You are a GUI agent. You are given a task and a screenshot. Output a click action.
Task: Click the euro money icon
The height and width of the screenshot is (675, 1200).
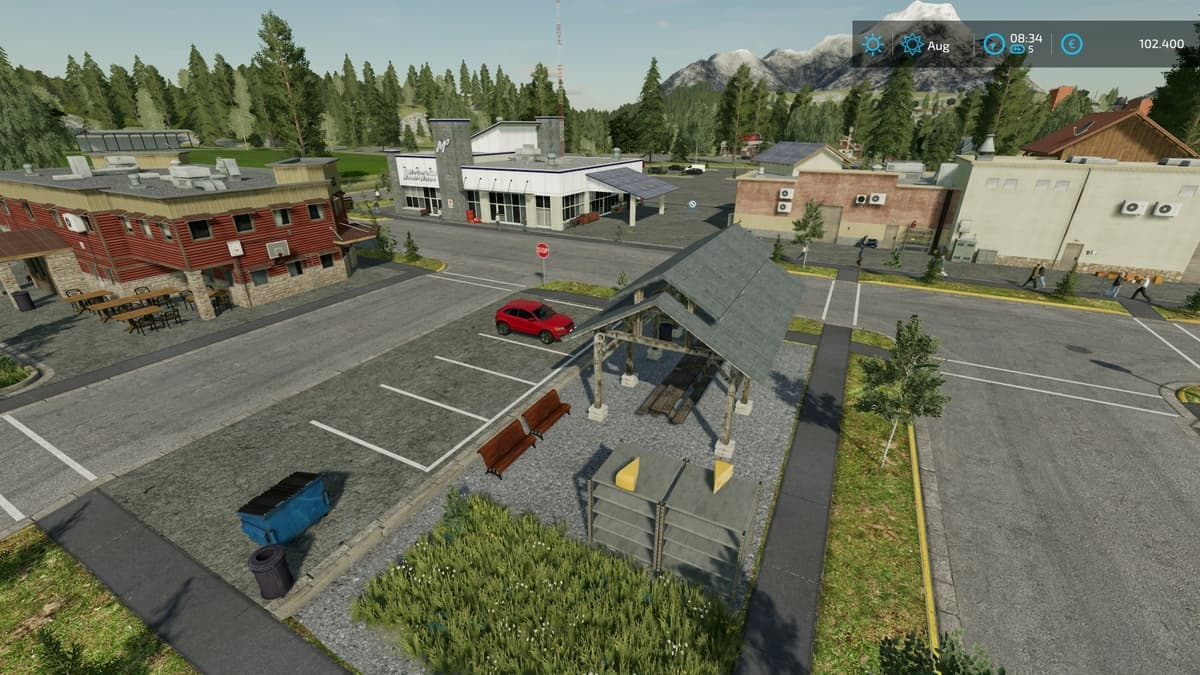(x=1071, y=44)
